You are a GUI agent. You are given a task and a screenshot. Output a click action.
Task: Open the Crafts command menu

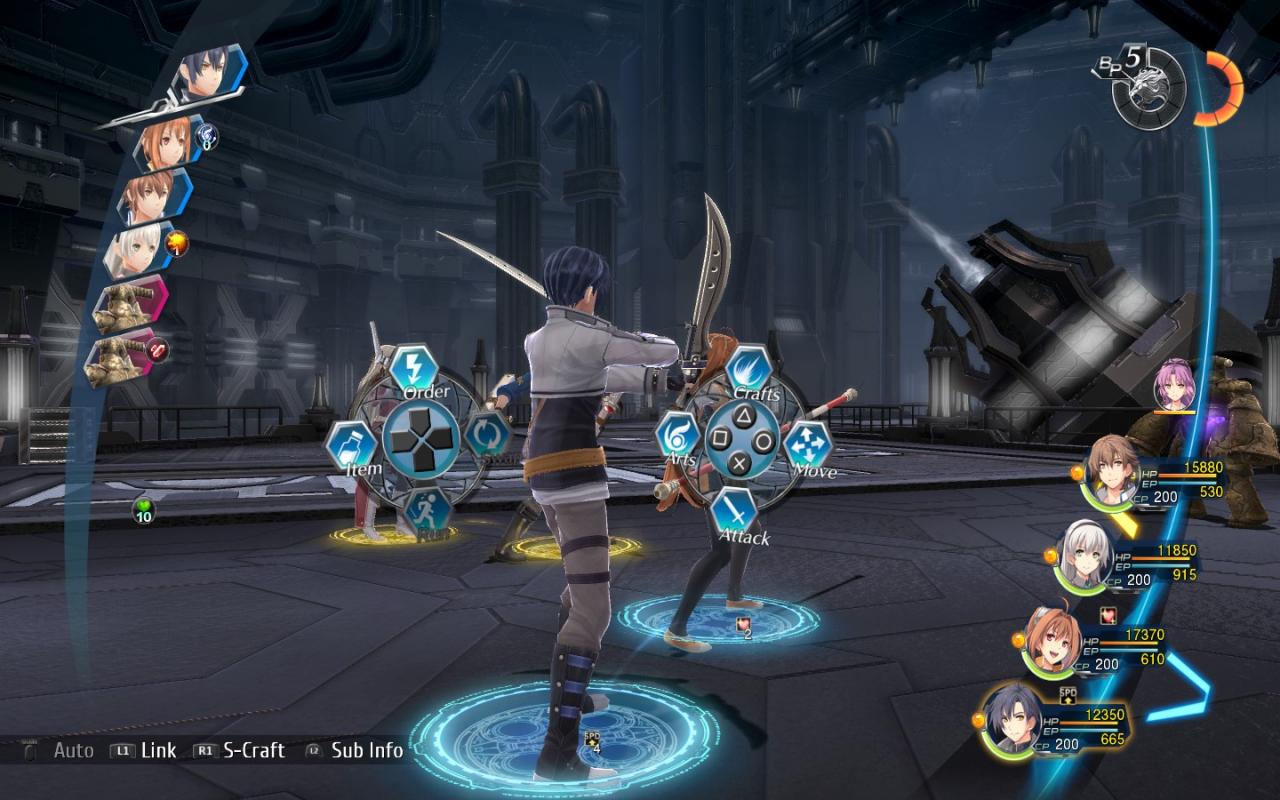tap(748, 370)
